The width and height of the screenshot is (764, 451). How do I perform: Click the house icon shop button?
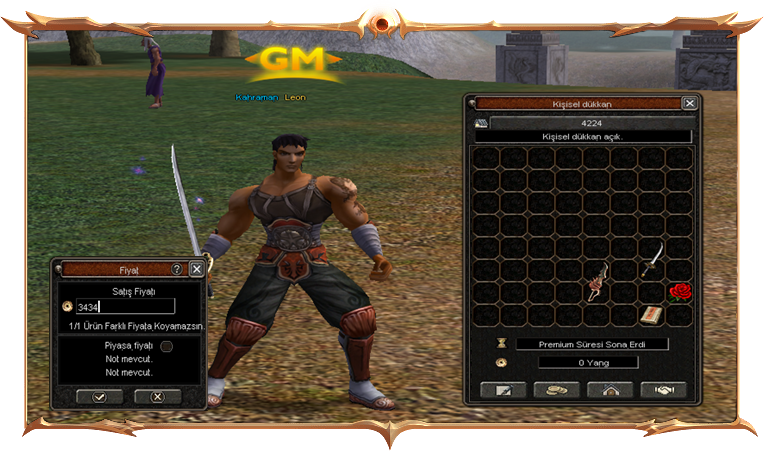[610, 390]
